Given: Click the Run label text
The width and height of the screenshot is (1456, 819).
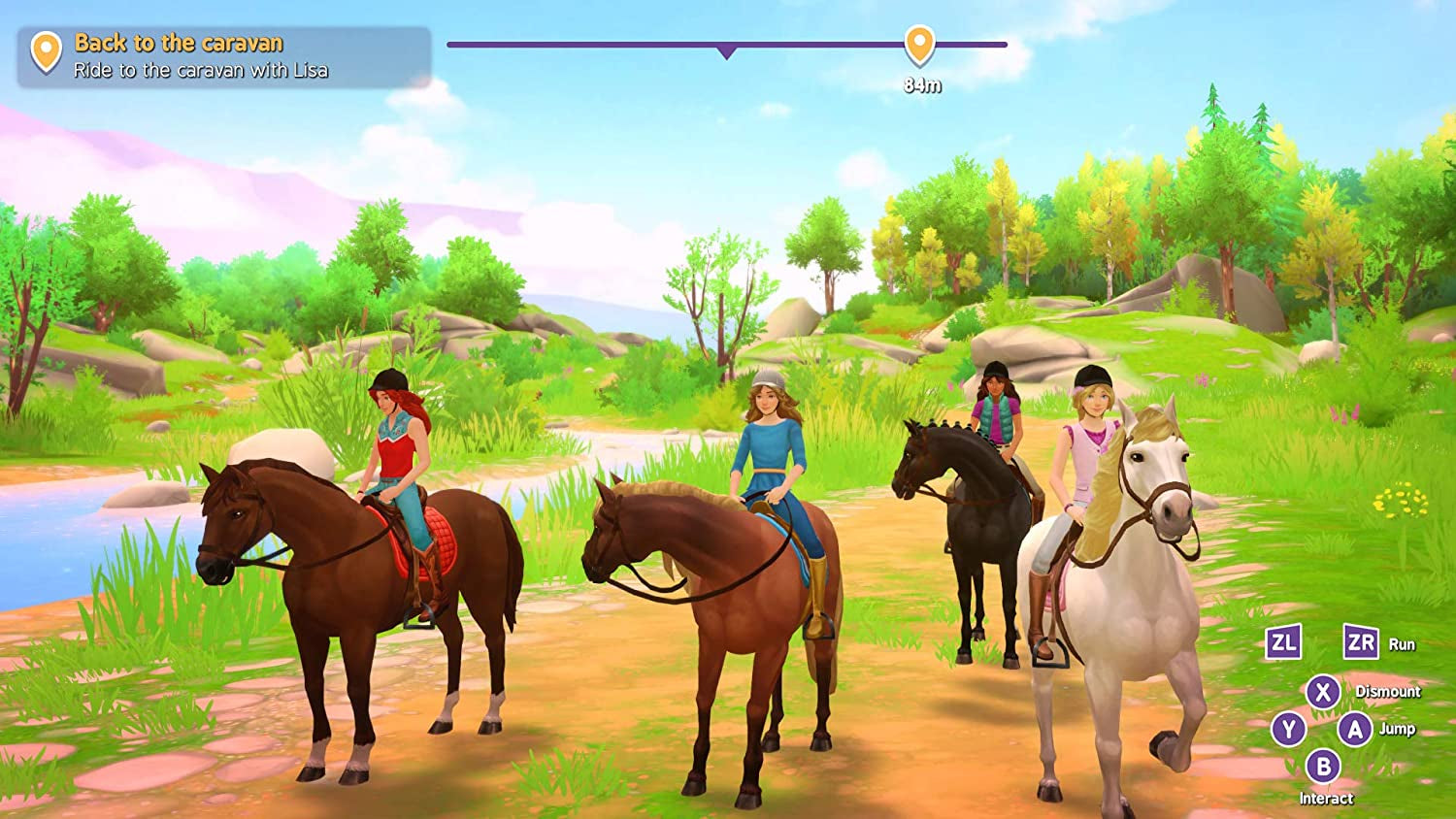Looking at the screenshot, I should click(x=1405, y=644).
